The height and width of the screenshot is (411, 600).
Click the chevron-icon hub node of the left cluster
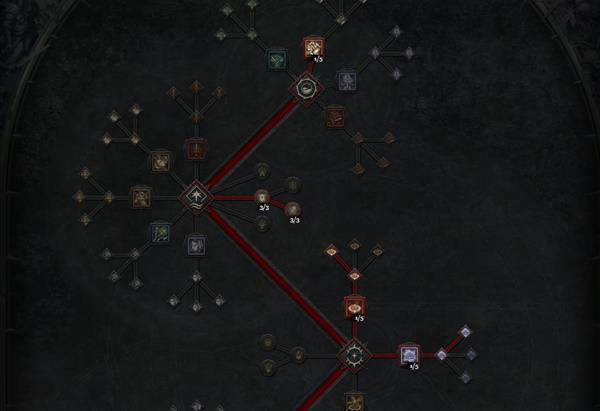pyautogui.click(x=195, y=197)
